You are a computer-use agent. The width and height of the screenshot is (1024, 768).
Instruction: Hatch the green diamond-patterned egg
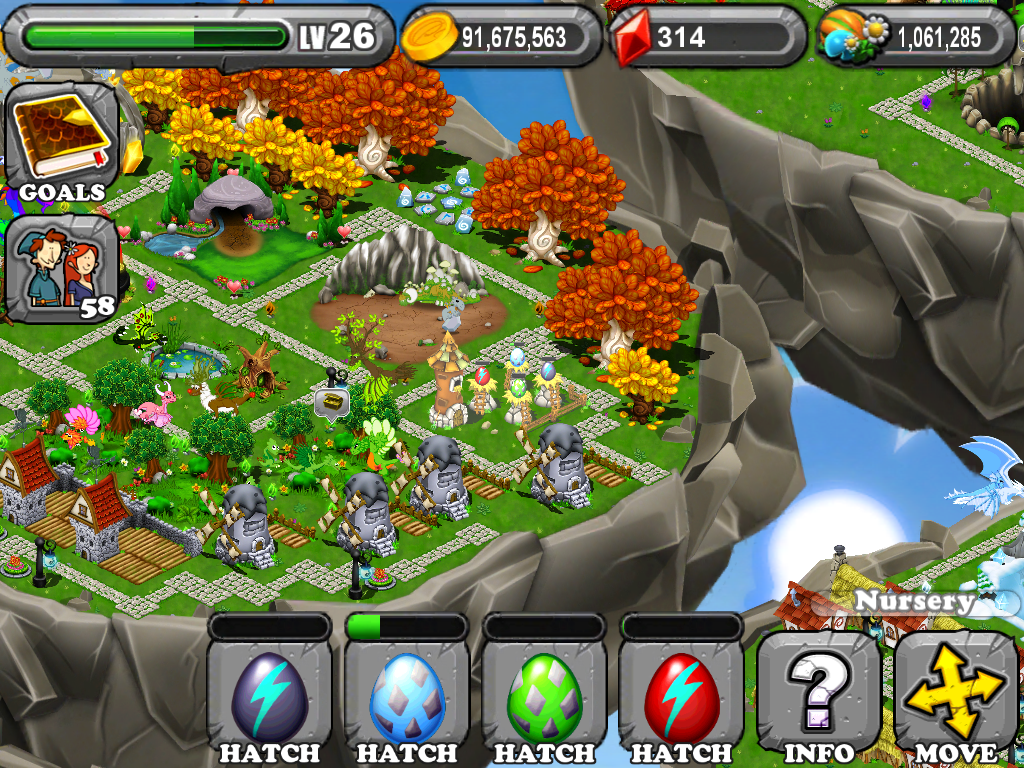tap(544, 698)
